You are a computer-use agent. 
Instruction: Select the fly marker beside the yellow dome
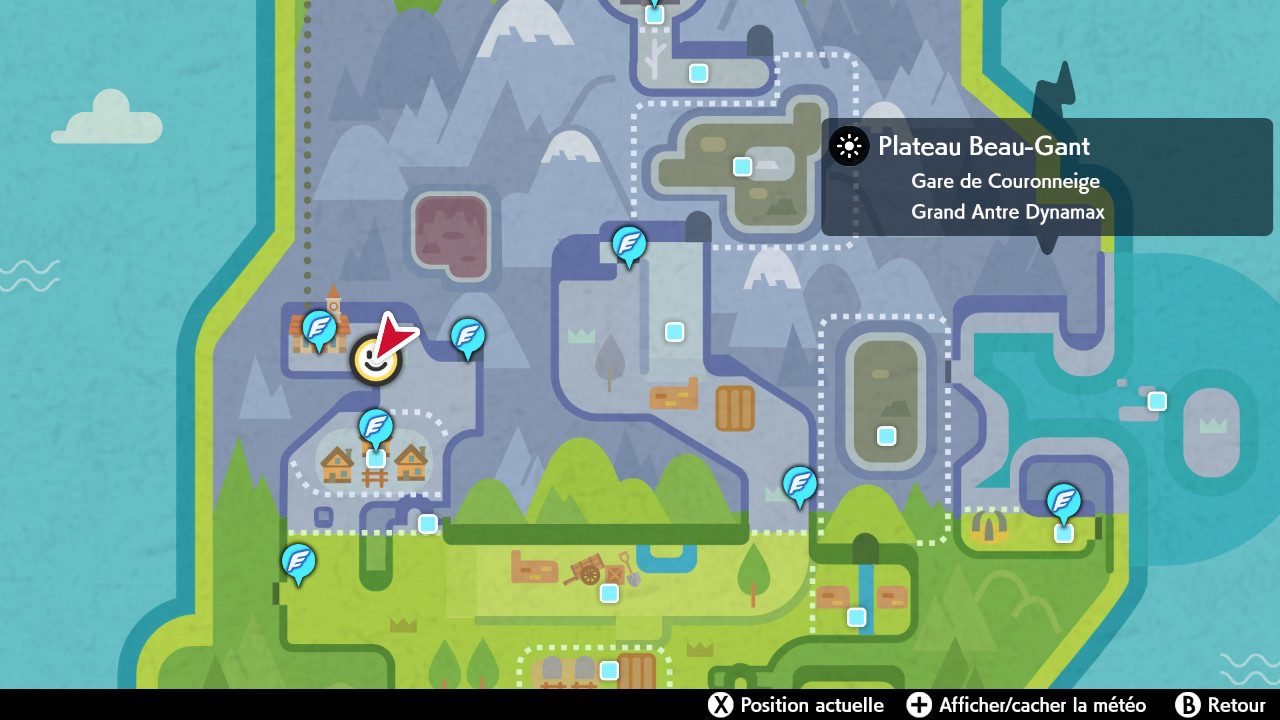coord(1063,501)
